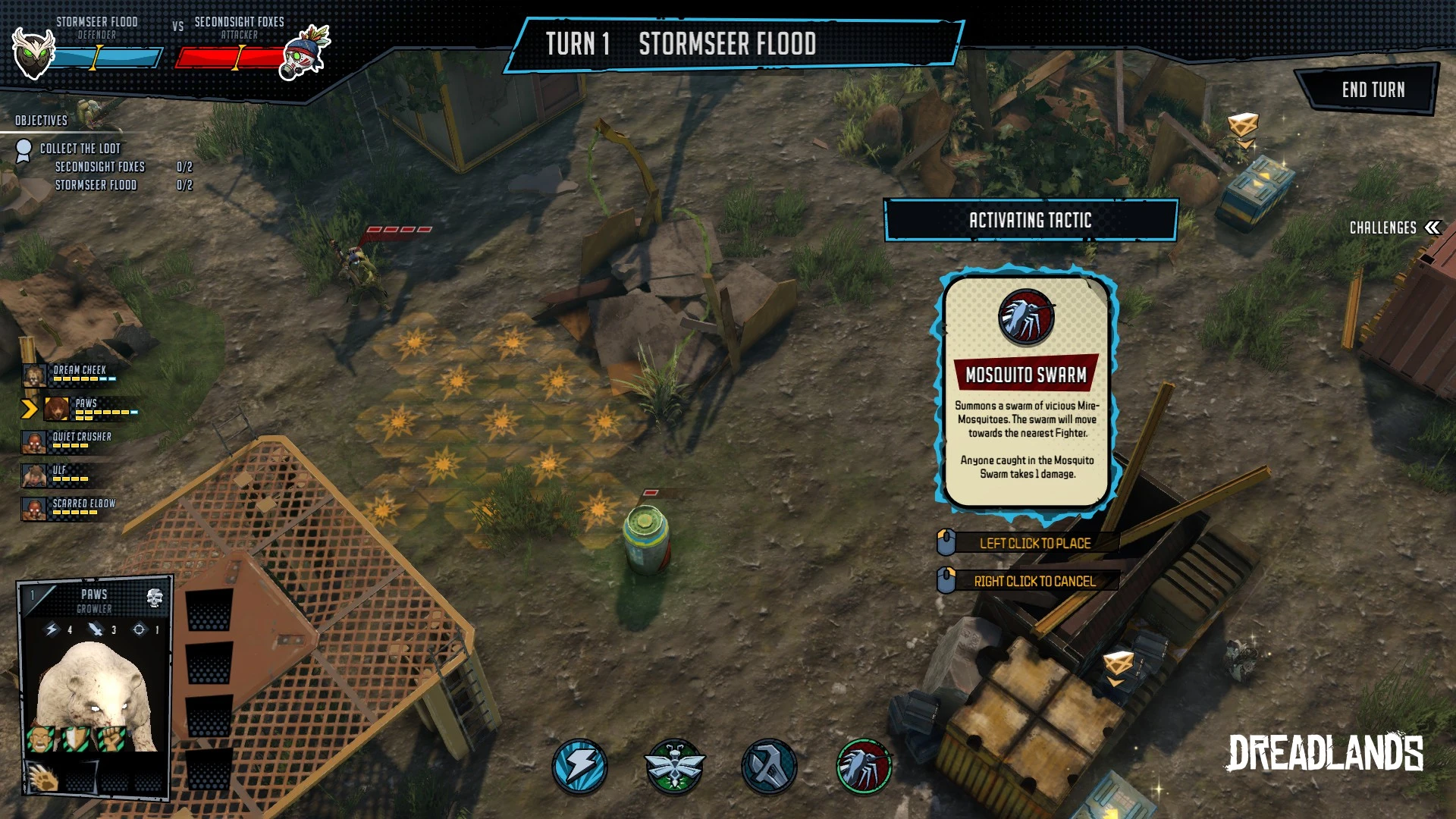Click the Stormseer Flood owl emblem
This screenshot has height=819, width=1456.
pyautogui.click(x=33, y=55)
